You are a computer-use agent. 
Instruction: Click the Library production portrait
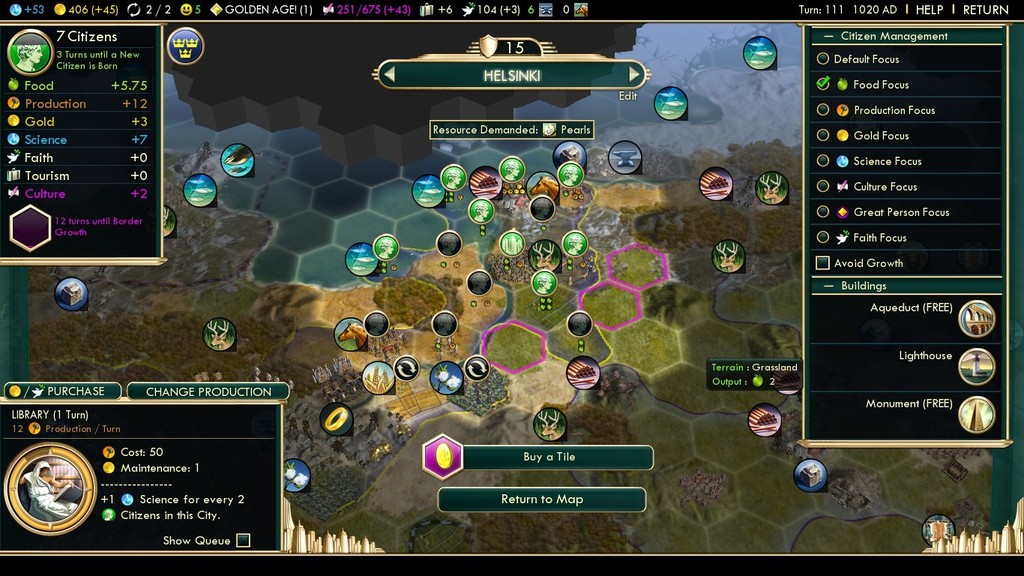pyautogui.click(x=51, y=488)
